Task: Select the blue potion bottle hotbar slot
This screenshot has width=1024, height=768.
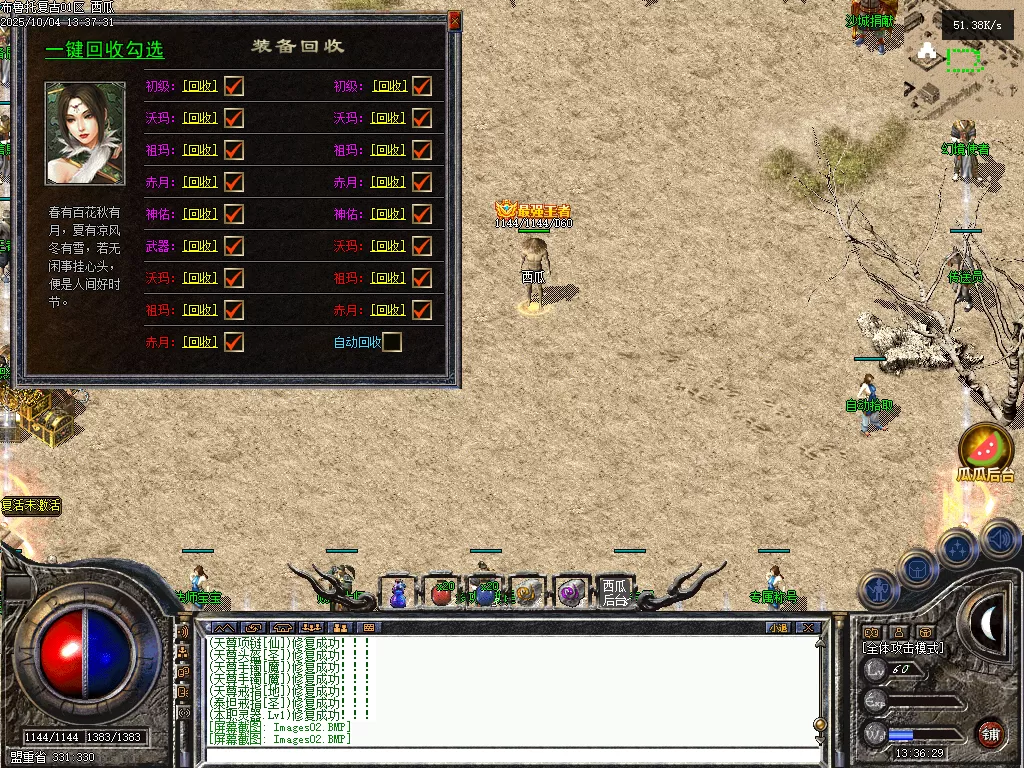Action: click(x=398, y=593)
